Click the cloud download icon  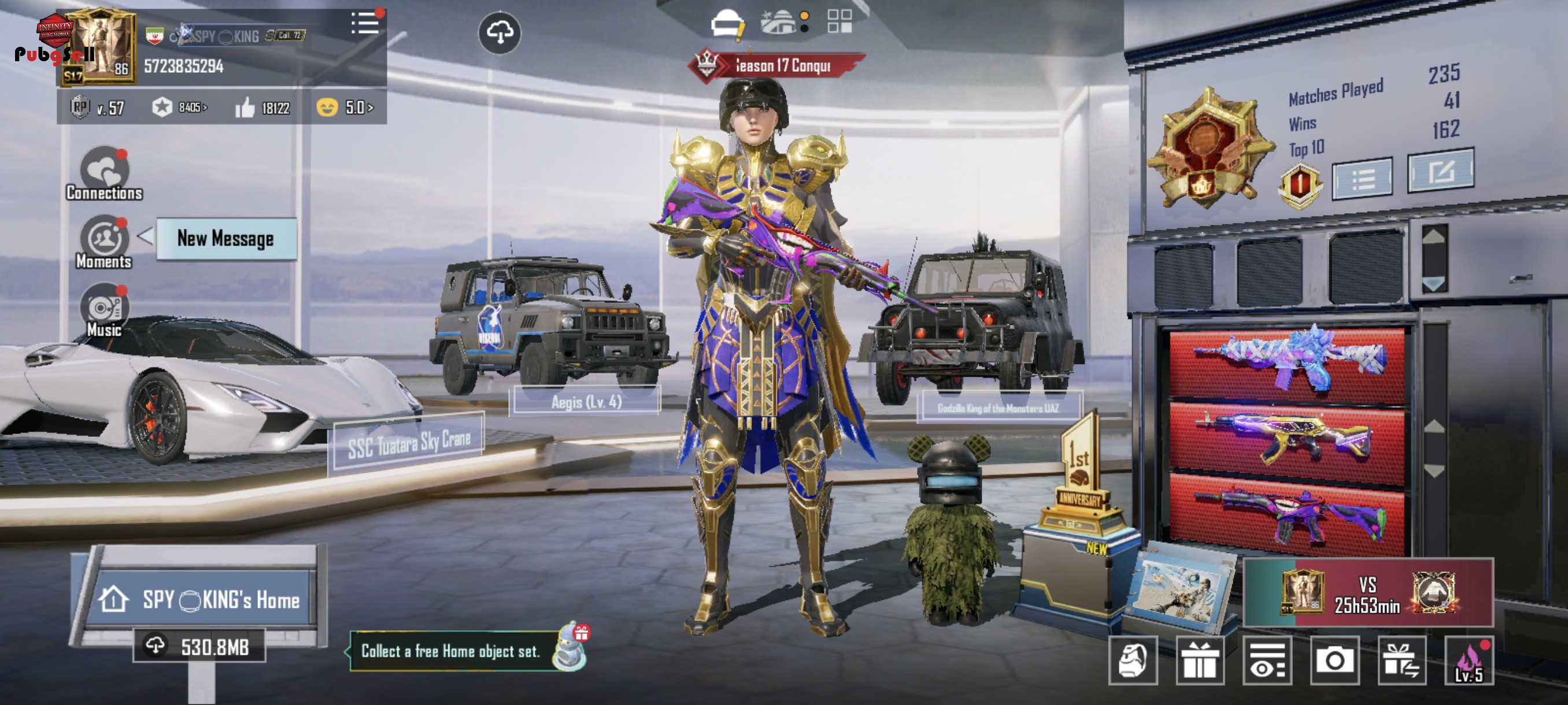(x=499, y=33)
